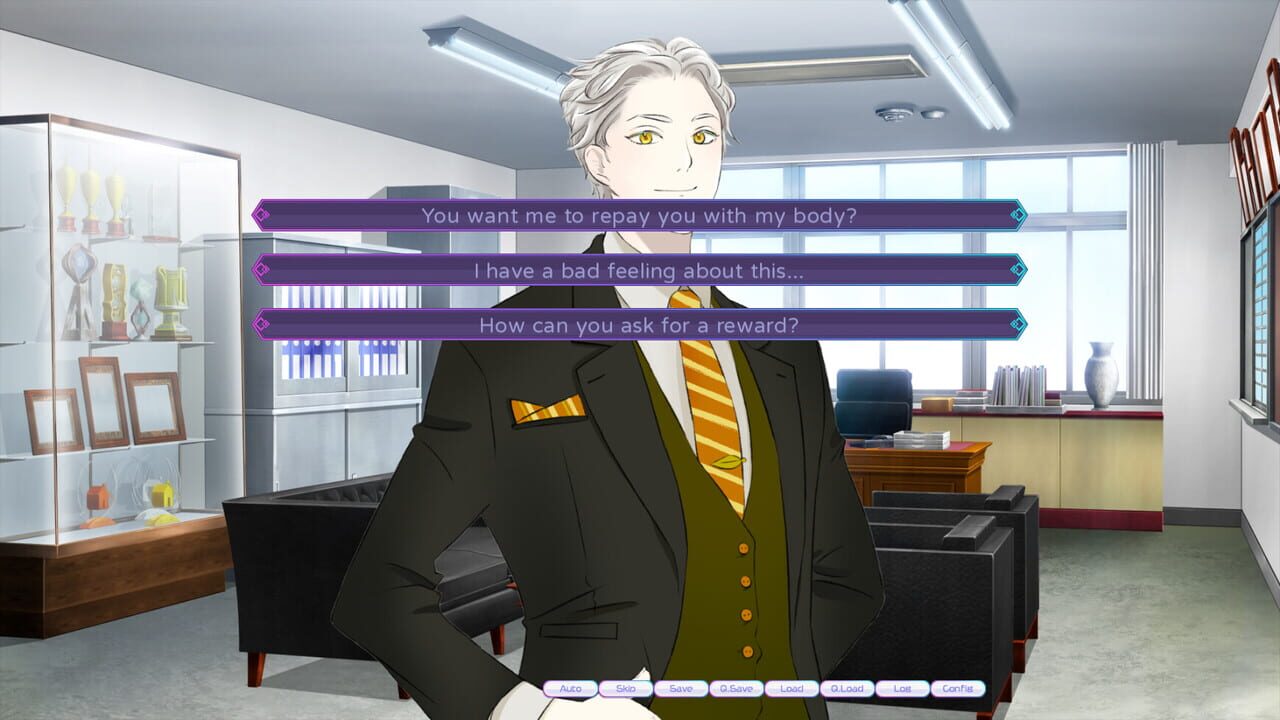Click the diamond ornament left of second choice bar
Viewport: 1280px width, 720px height.
tap(262, 271)
